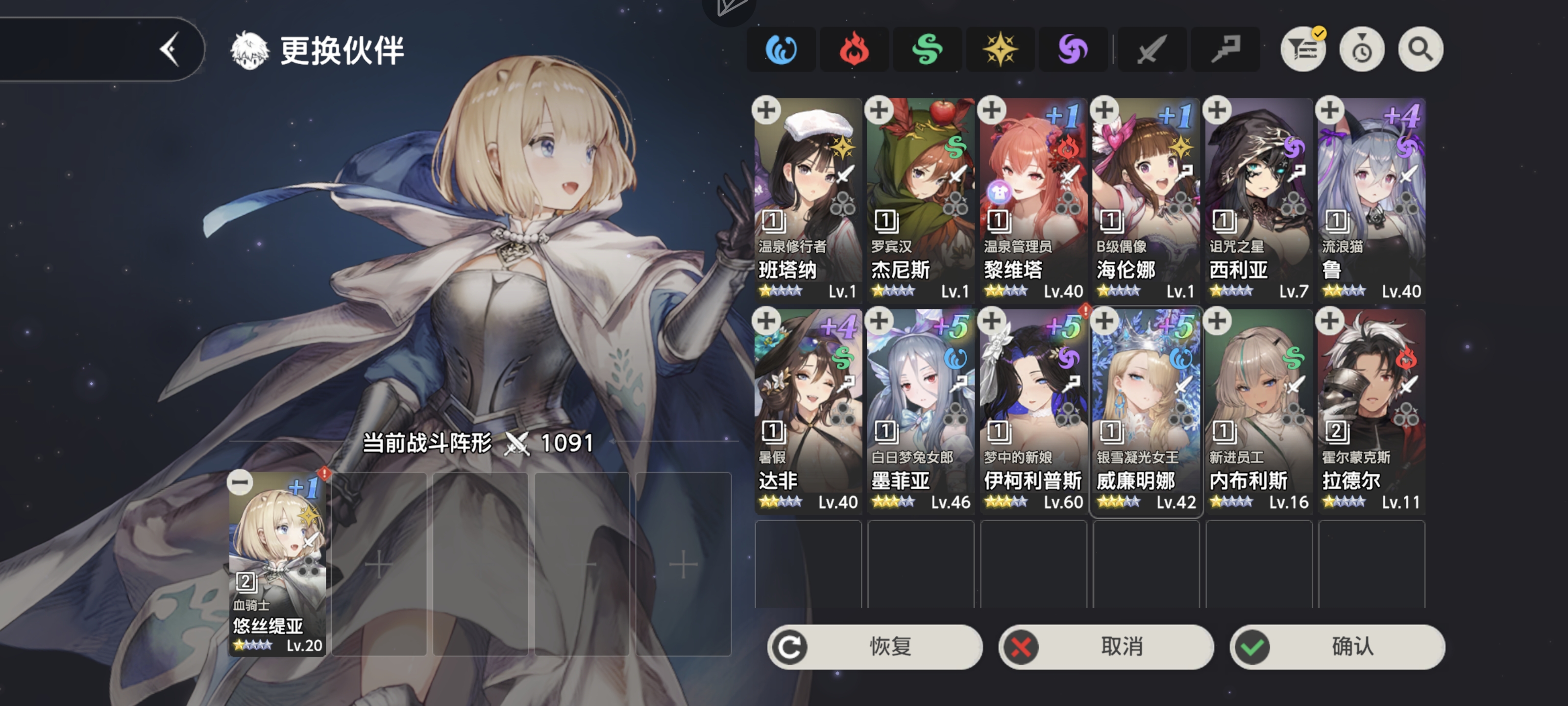This screenshot has width=1568, height=706.
Task: Filter by sword weapon type
Action: click(x=1151, y=50)
